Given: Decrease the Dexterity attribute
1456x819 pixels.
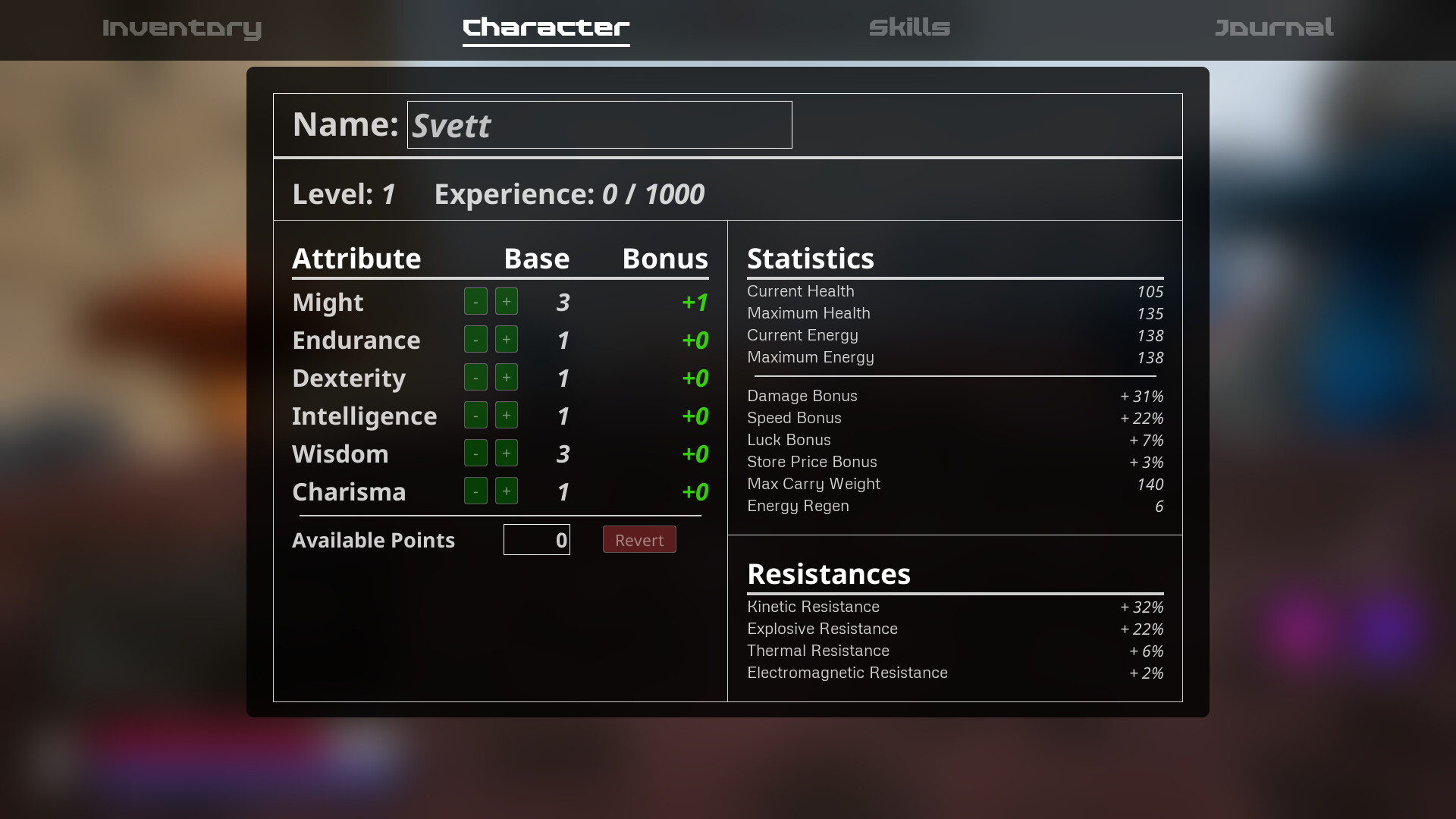Looking at the screenshot, I should click(475, 377).
